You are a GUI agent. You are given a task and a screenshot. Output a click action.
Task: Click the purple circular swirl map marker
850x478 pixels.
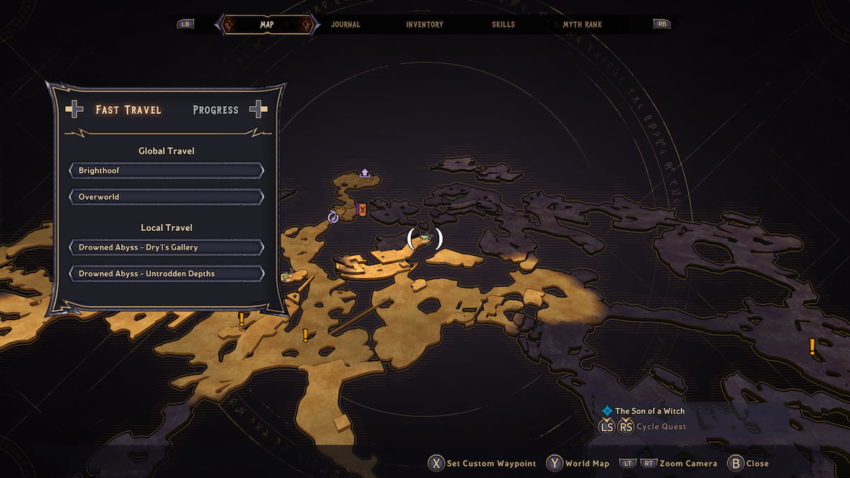(x=333, y=216)
